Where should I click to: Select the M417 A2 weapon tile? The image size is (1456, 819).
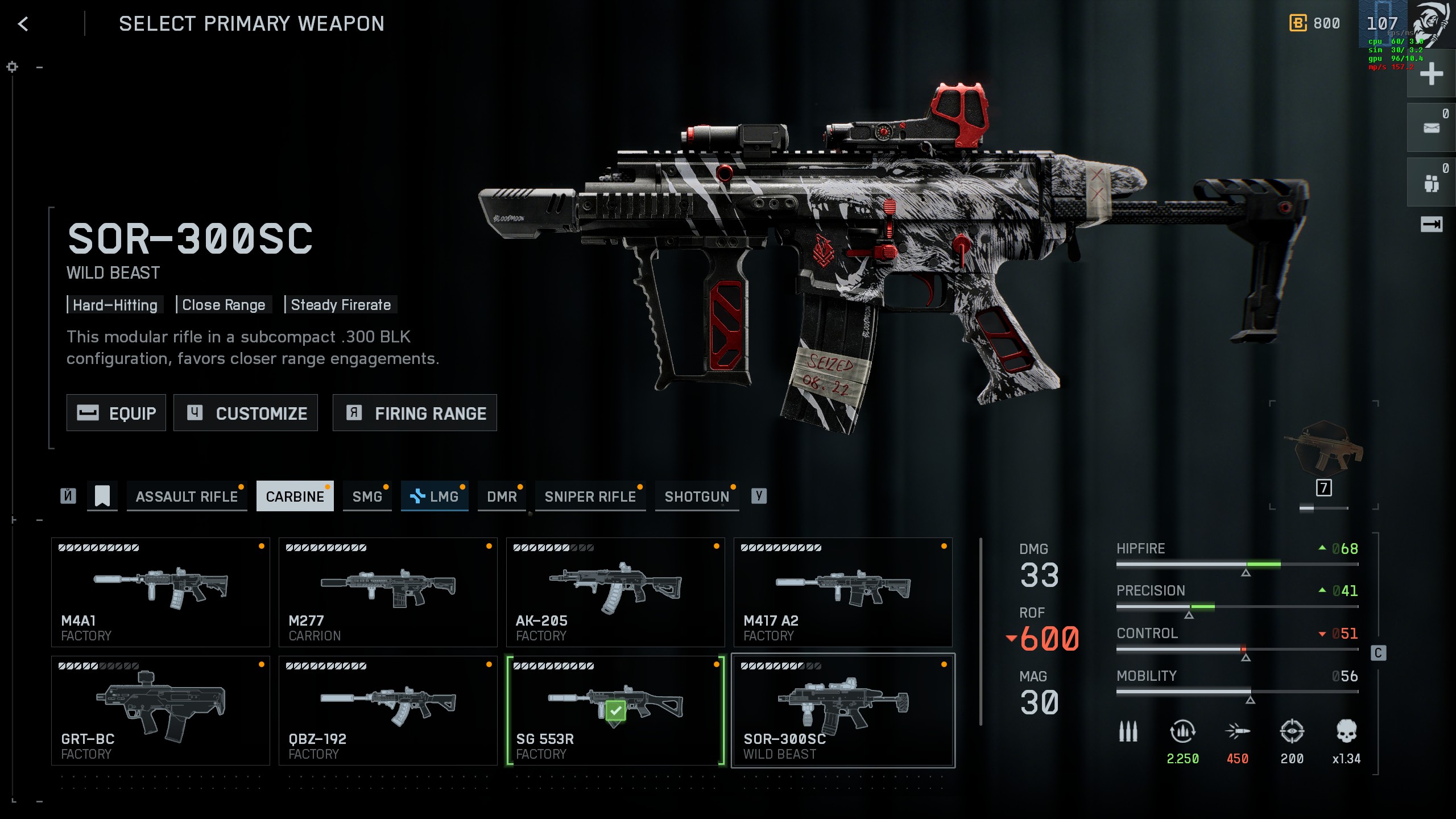point(843,592)
